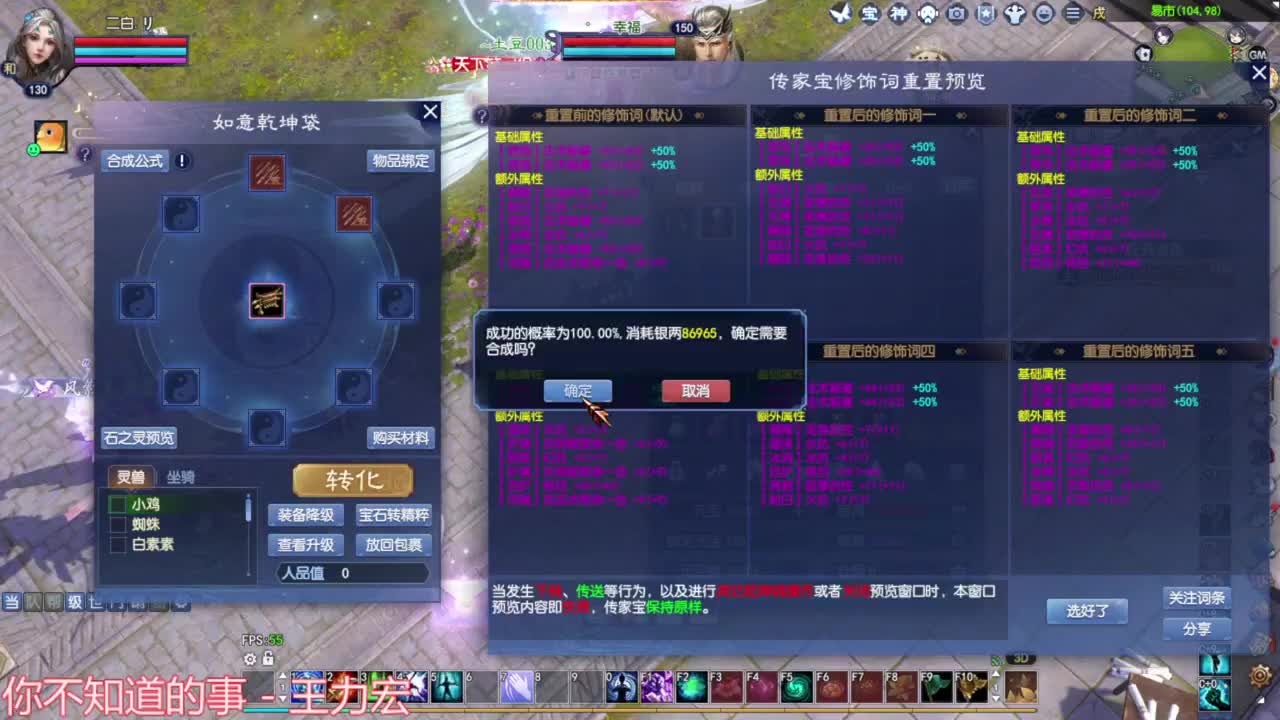Click the butterfly wings icon top toolbar
This screenshot has width=1280, height=720.
(x=843, y=14)
